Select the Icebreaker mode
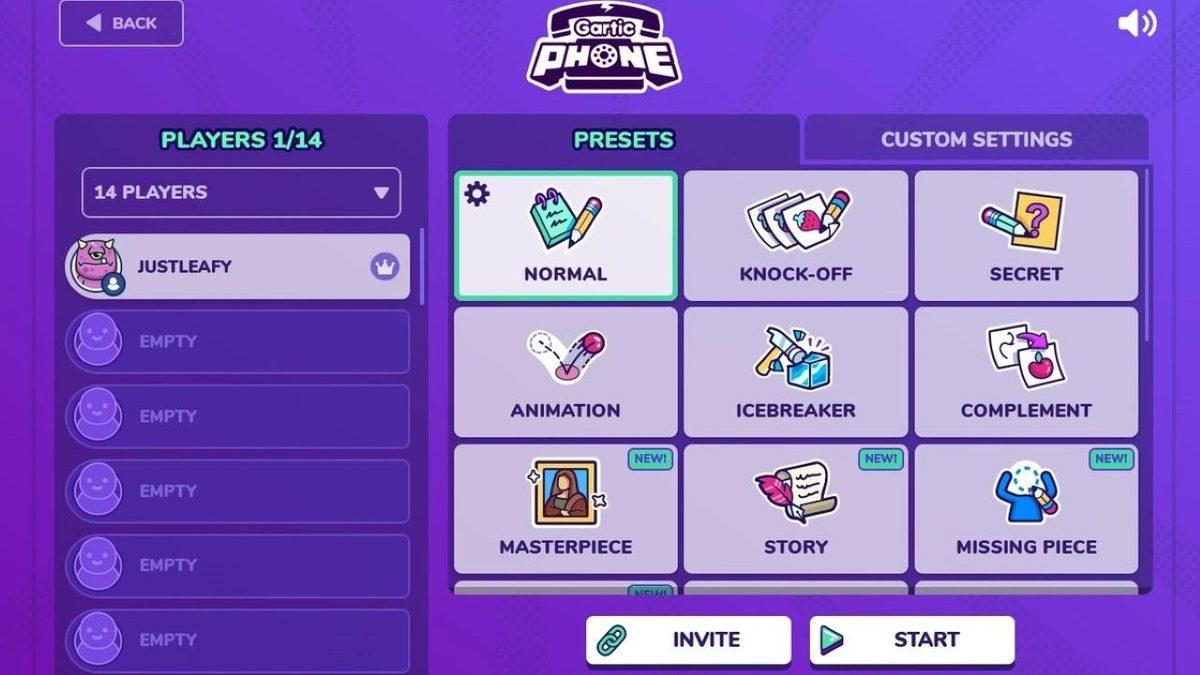 (x=796, y=372)
